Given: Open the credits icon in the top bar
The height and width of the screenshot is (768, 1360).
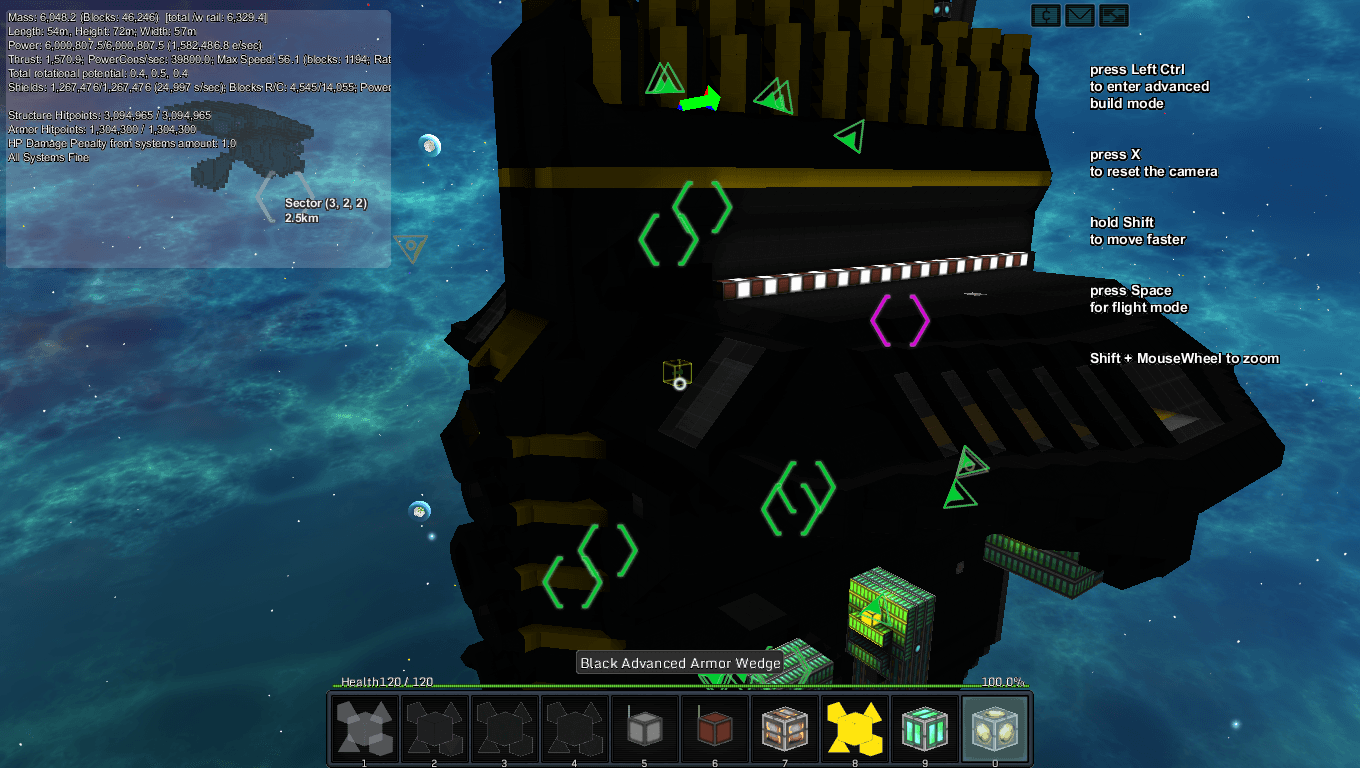Looking at the screenshot, I should [x=1046, y=15].
